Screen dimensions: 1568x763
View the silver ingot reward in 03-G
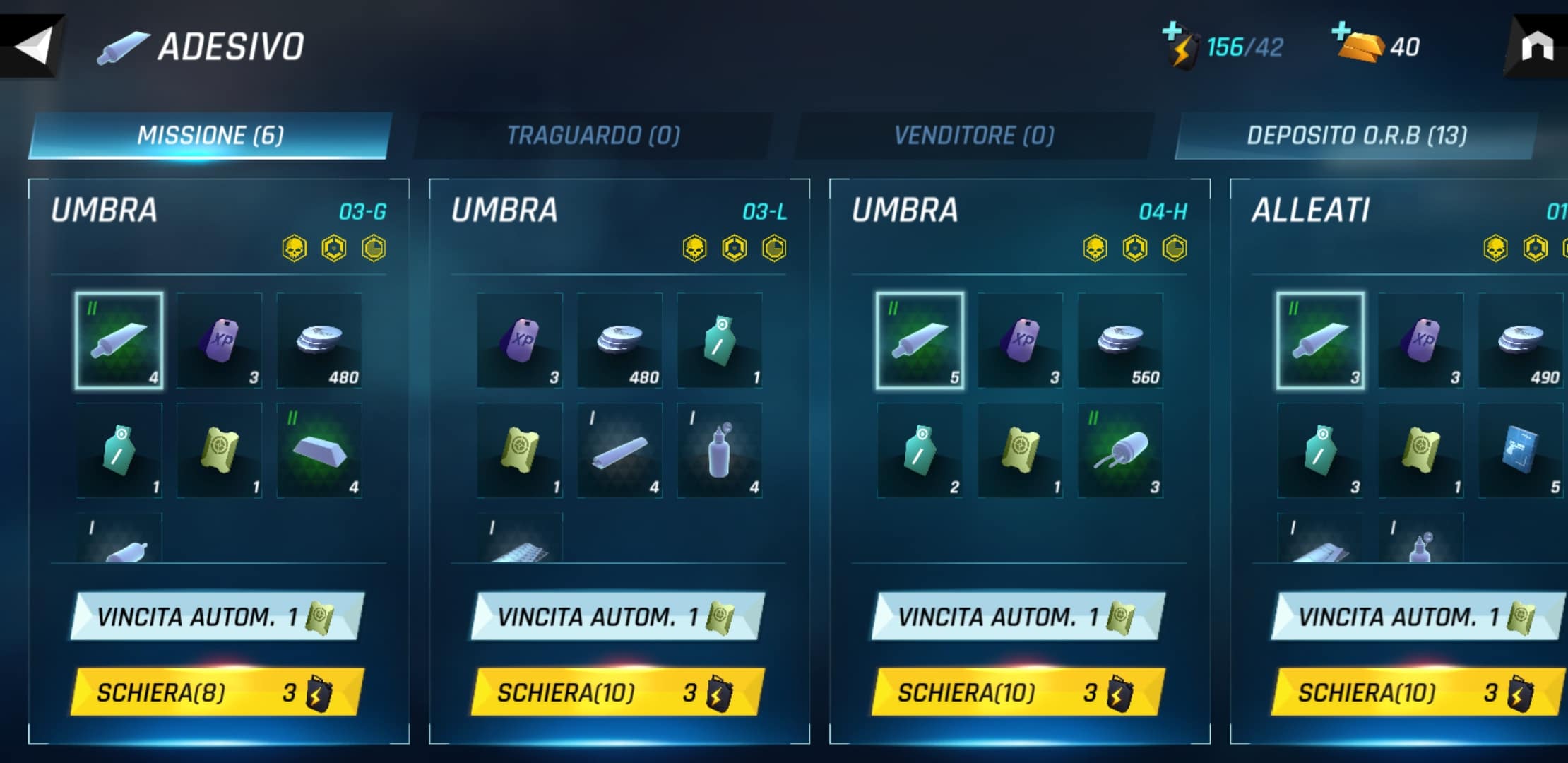319,451
